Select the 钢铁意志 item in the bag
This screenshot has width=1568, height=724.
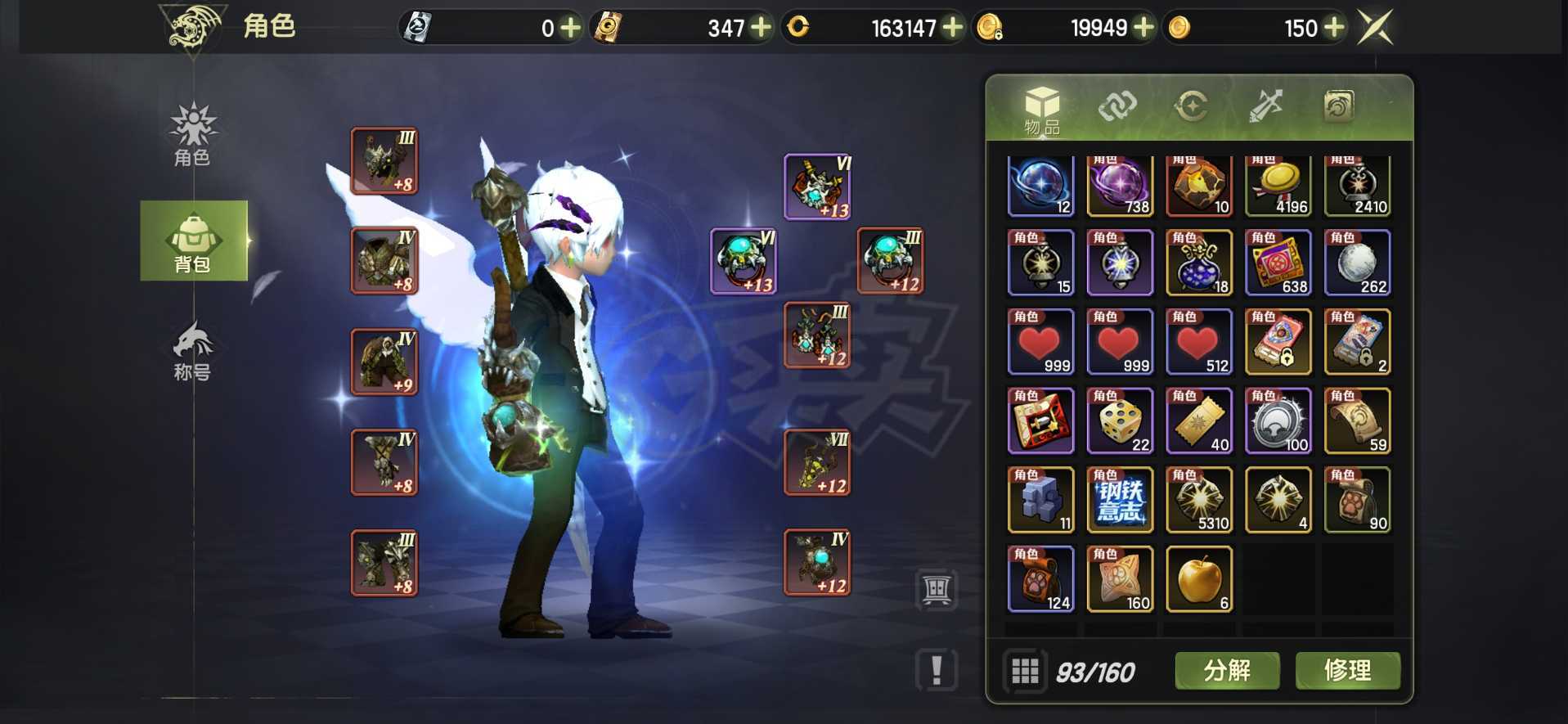[1120, 500]
